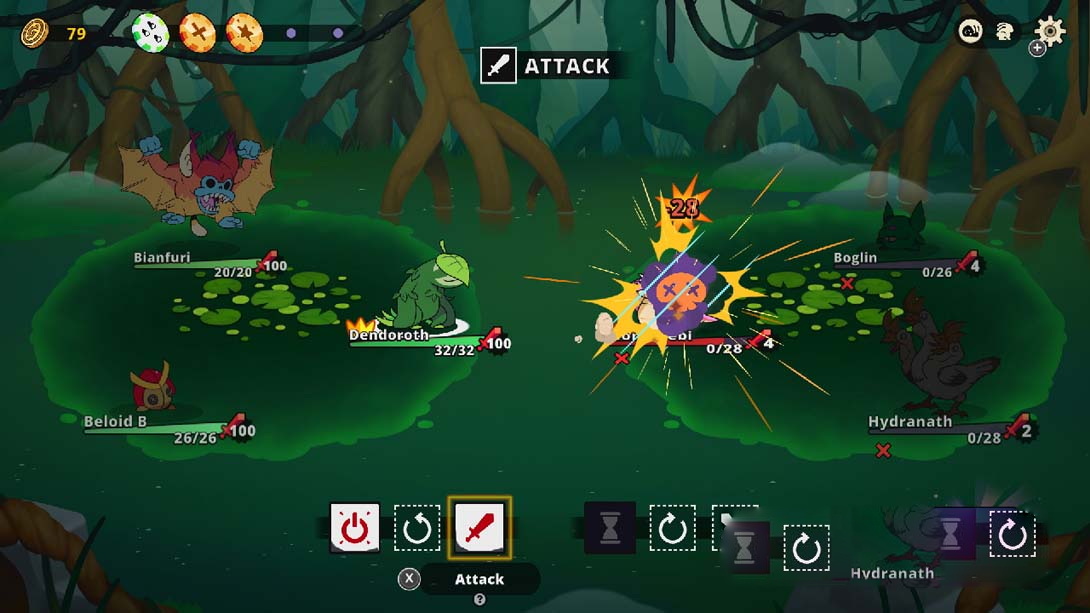Select the red sword Attack card
The height and width of the screenshot is (613, 1090).
point(479,527)
